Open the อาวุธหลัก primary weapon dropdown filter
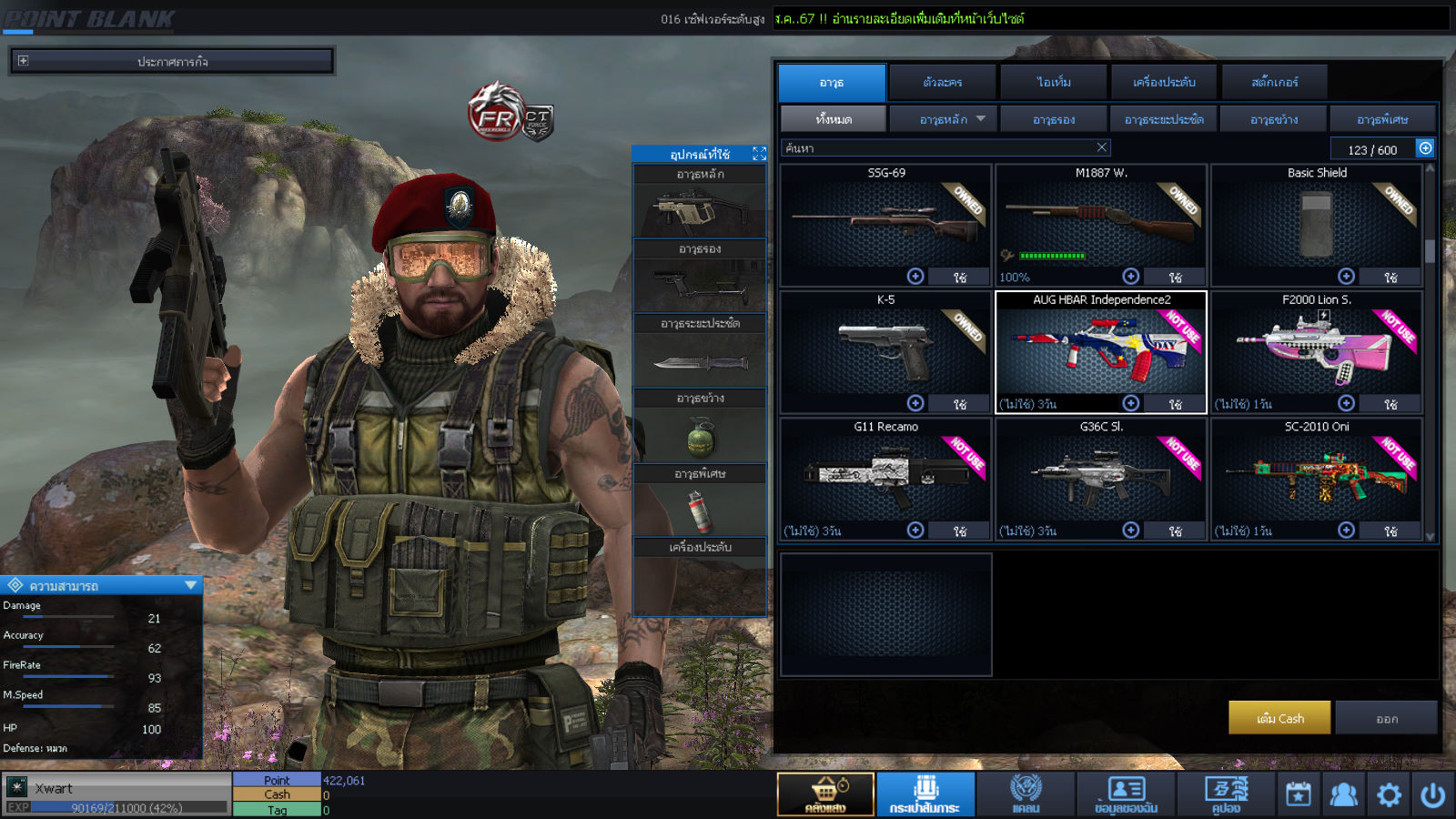Viewport: 1456px width, 819px height. click(944, 119)
